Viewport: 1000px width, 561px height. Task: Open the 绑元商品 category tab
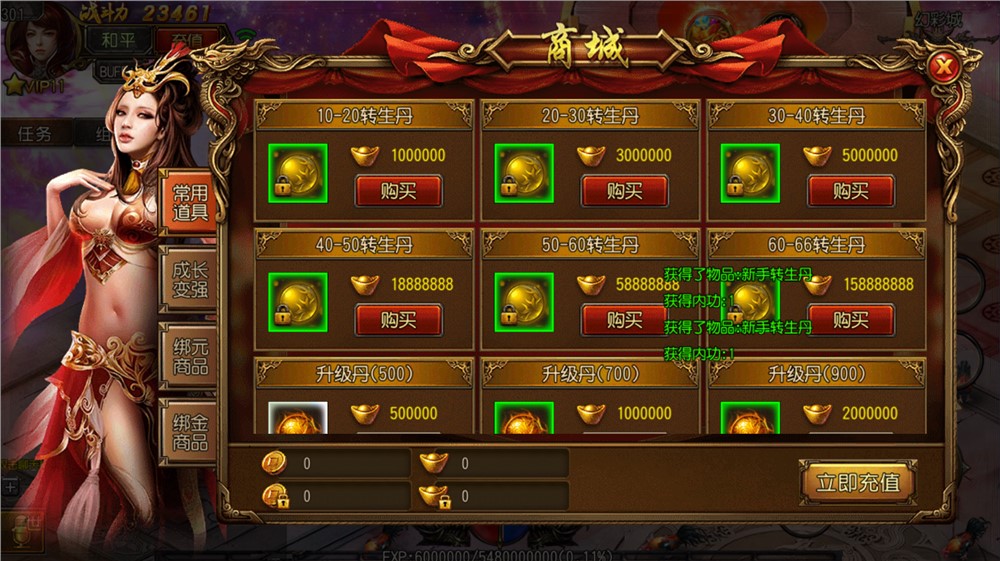coord(189,356)
